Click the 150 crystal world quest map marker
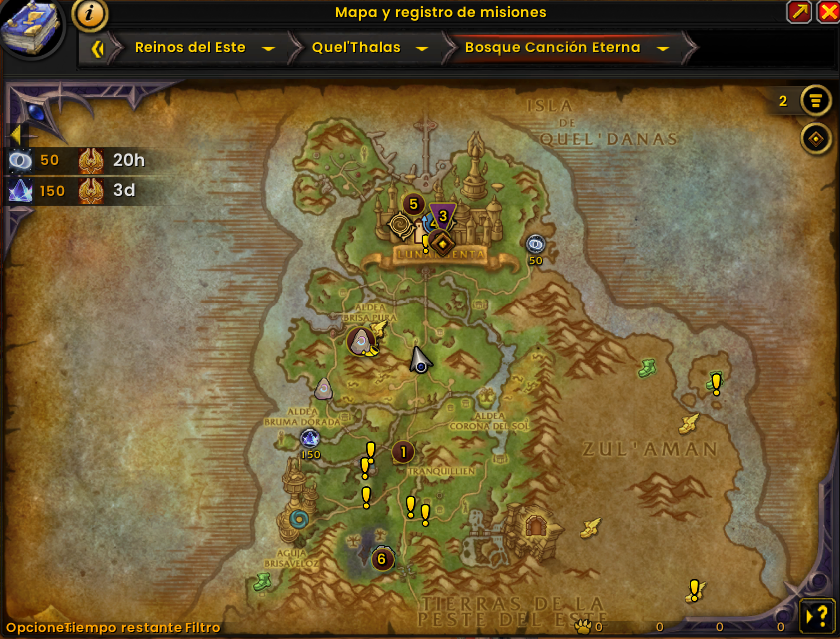Image resolution: width=840 pixels, height=639 pixels. click(310, 438)
